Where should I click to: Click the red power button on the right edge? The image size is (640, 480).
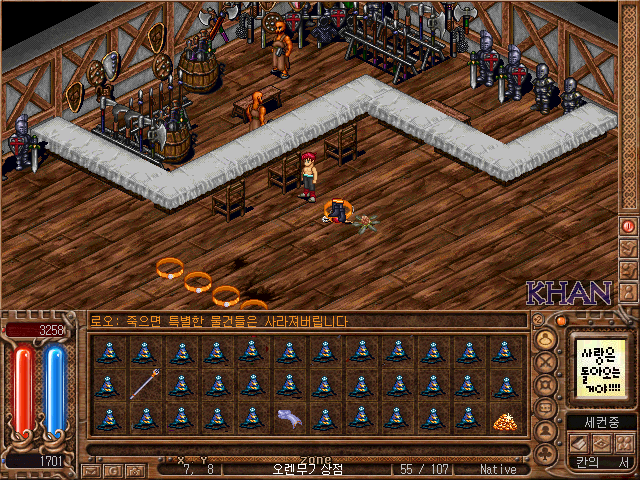(628, 227)
